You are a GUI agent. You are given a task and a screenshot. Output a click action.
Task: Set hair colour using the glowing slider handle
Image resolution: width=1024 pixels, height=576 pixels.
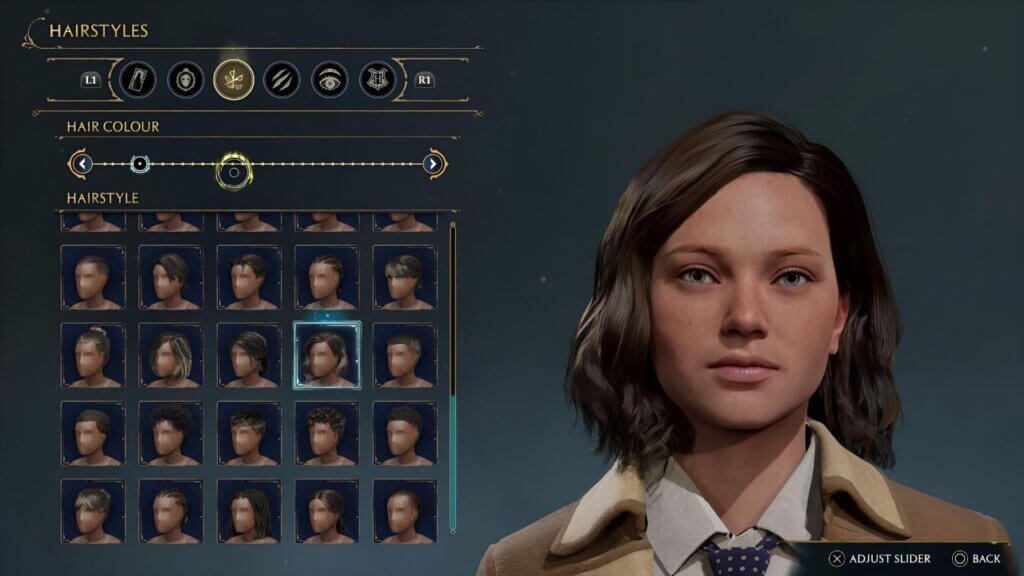pos(233,171)
